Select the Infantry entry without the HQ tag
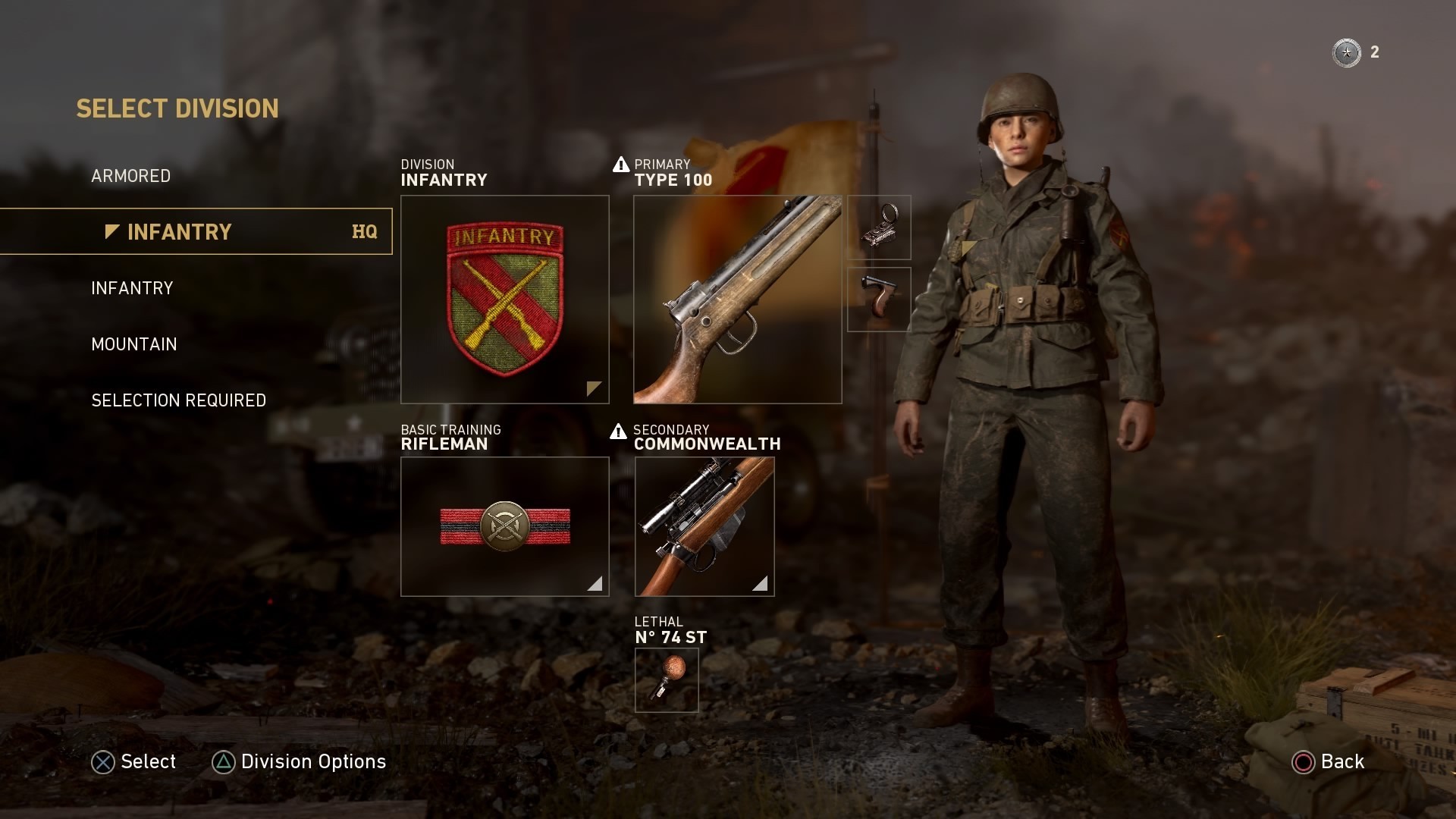The image size is (1456, 819). click(132, 288)
